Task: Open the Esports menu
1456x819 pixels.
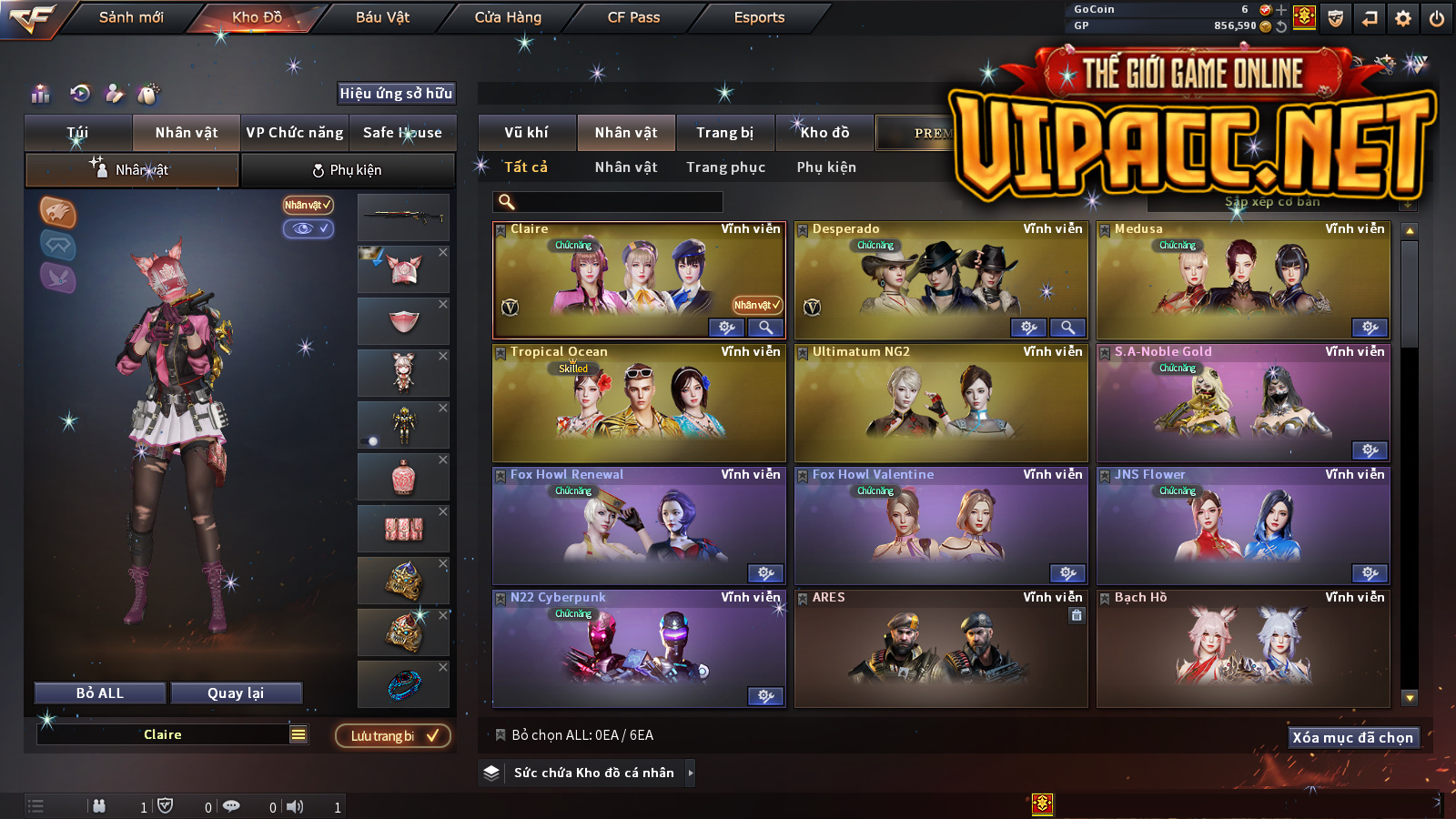Action: 759,17
